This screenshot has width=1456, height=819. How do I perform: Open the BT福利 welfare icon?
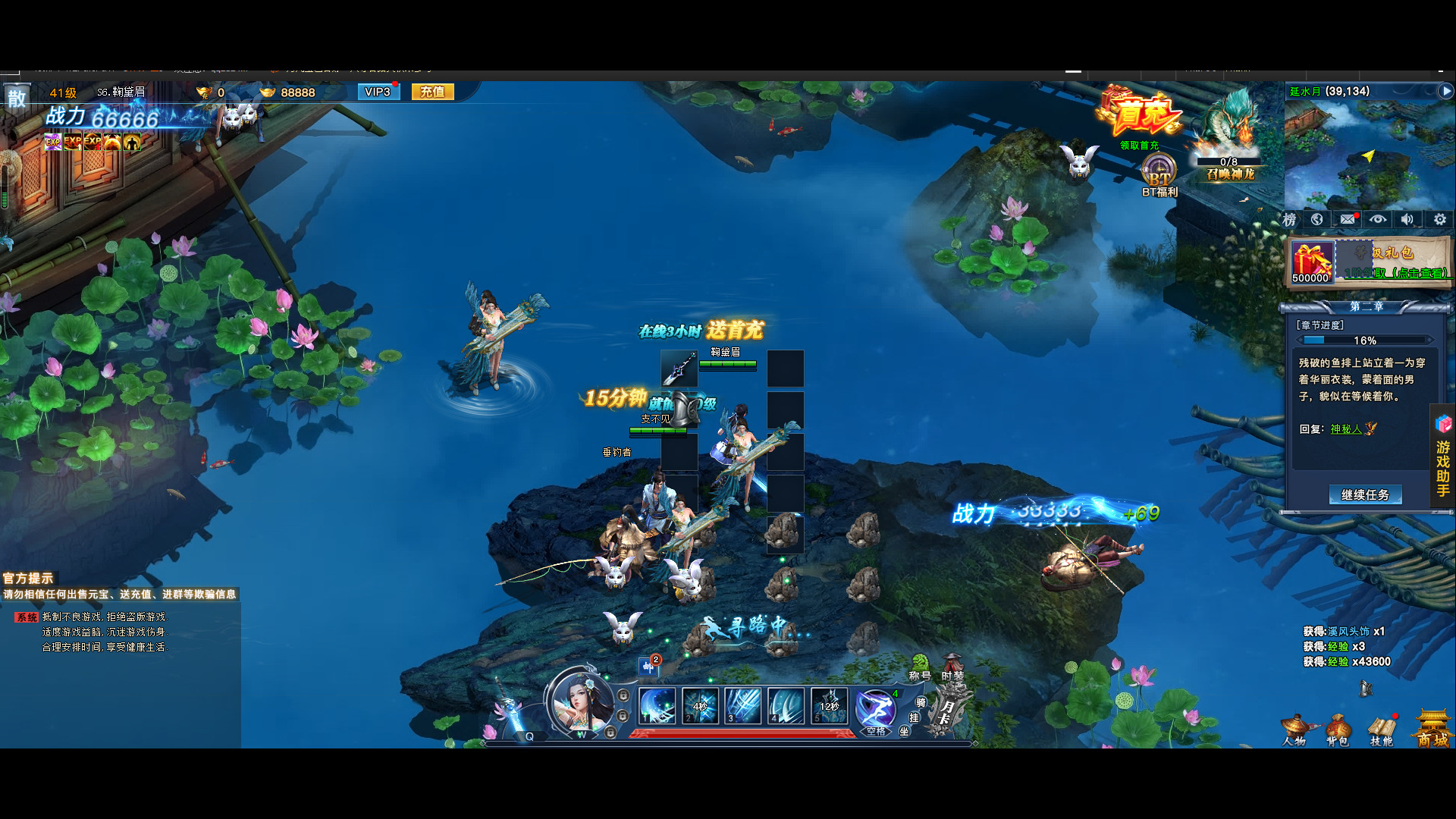[x=1159, y=174]
